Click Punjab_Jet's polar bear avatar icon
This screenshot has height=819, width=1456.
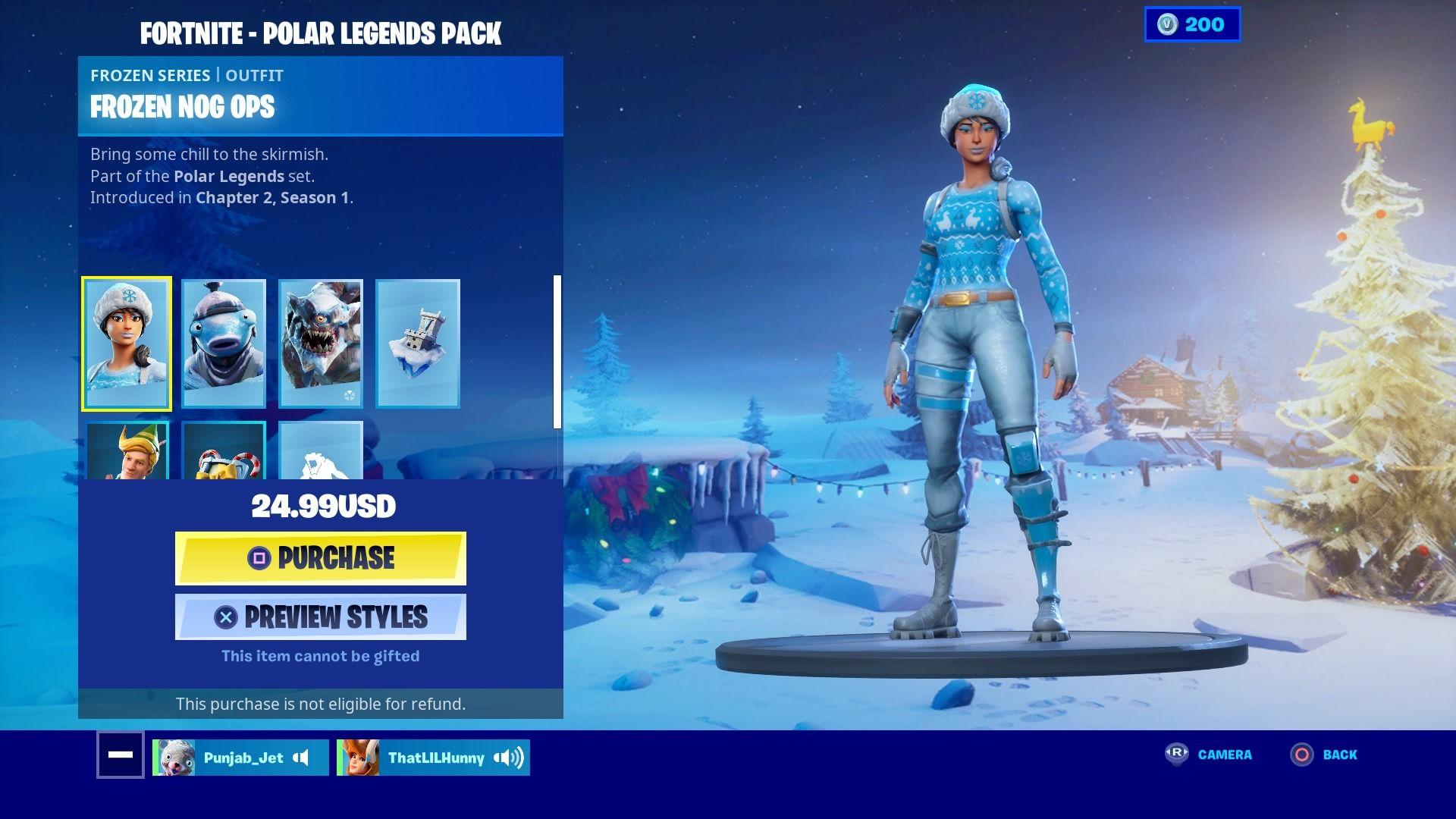pos(174,757)
